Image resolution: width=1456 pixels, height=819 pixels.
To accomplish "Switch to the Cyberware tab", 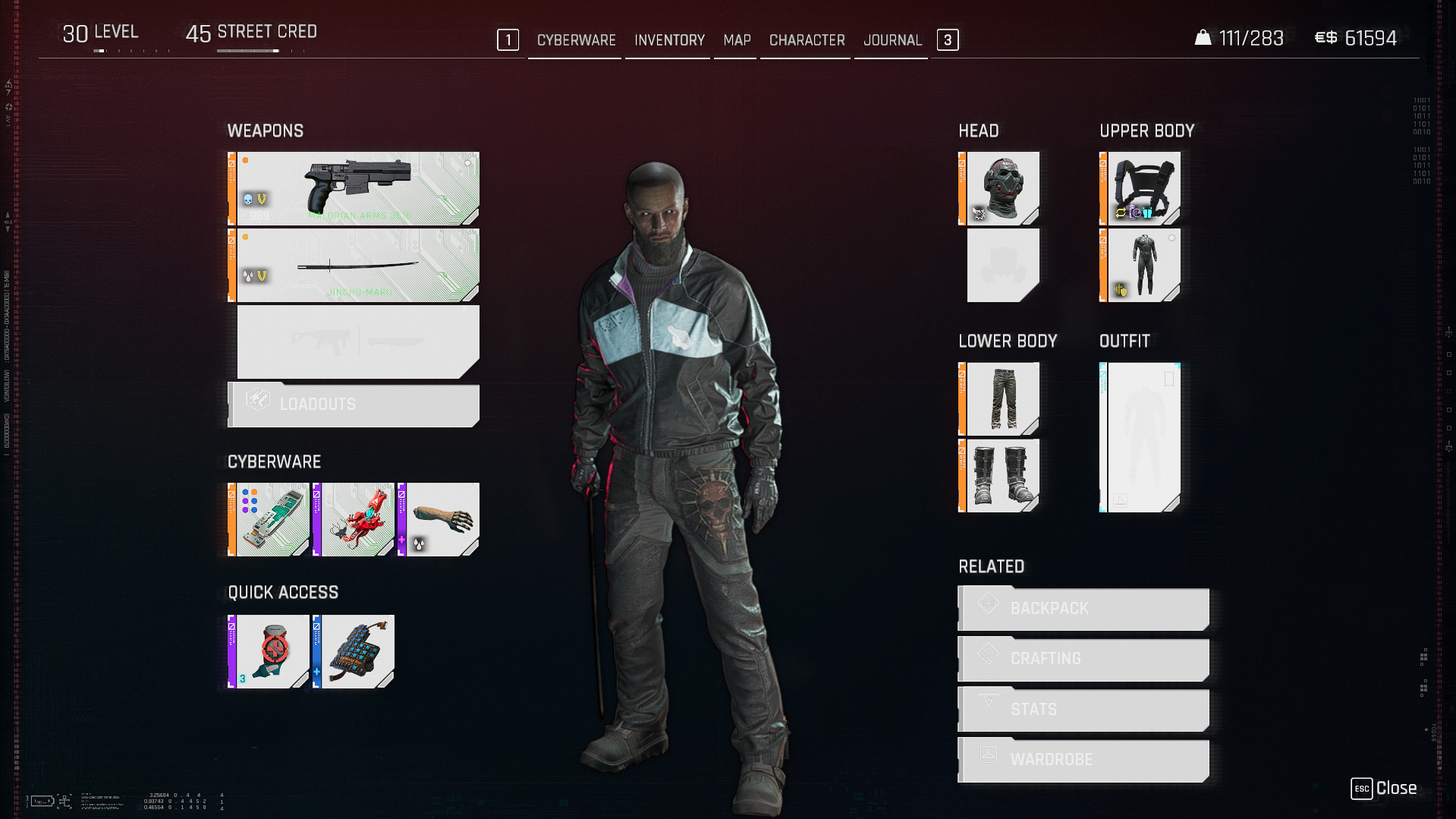I will (576, 40).
